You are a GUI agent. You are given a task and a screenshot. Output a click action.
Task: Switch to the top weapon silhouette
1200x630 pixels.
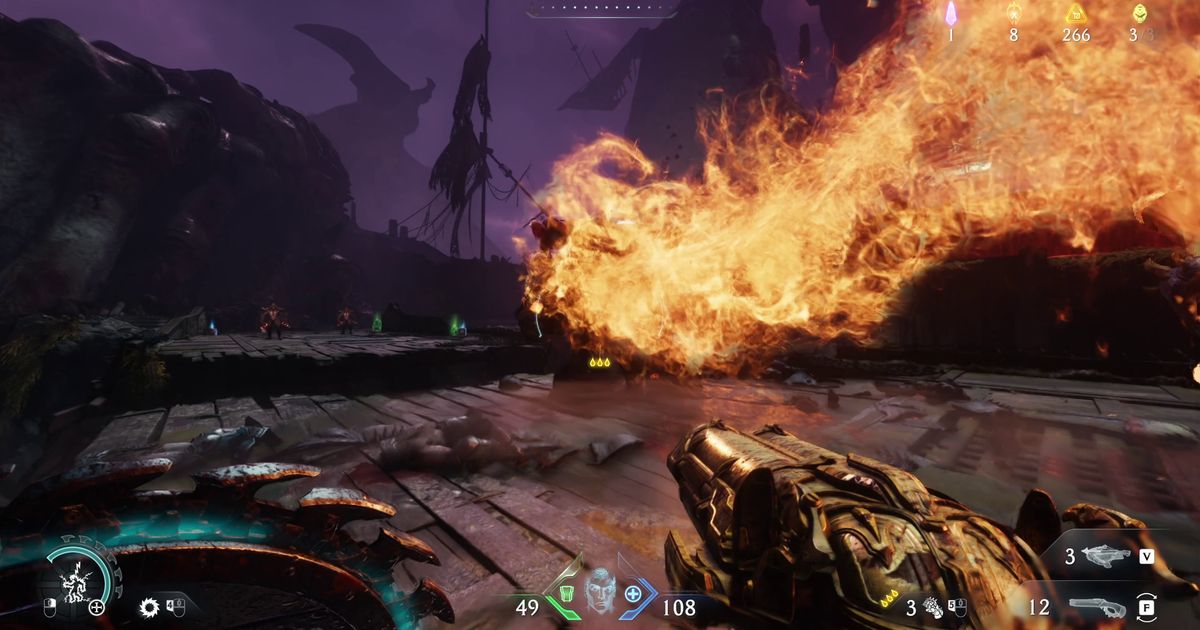(x=1105, y=555)
